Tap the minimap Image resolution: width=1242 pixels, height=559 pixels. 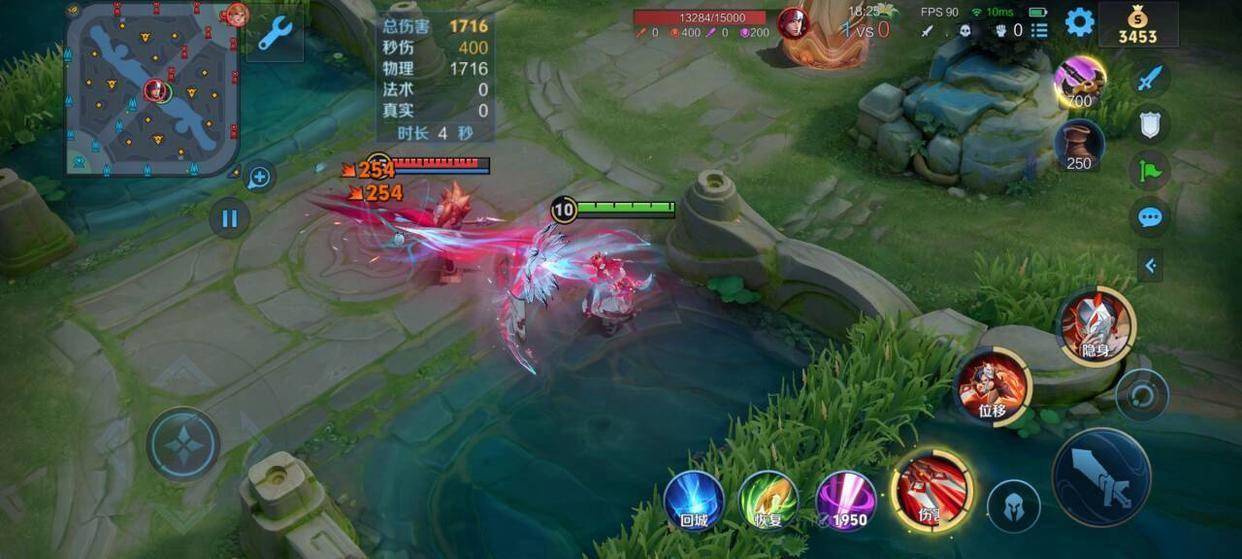152,88
